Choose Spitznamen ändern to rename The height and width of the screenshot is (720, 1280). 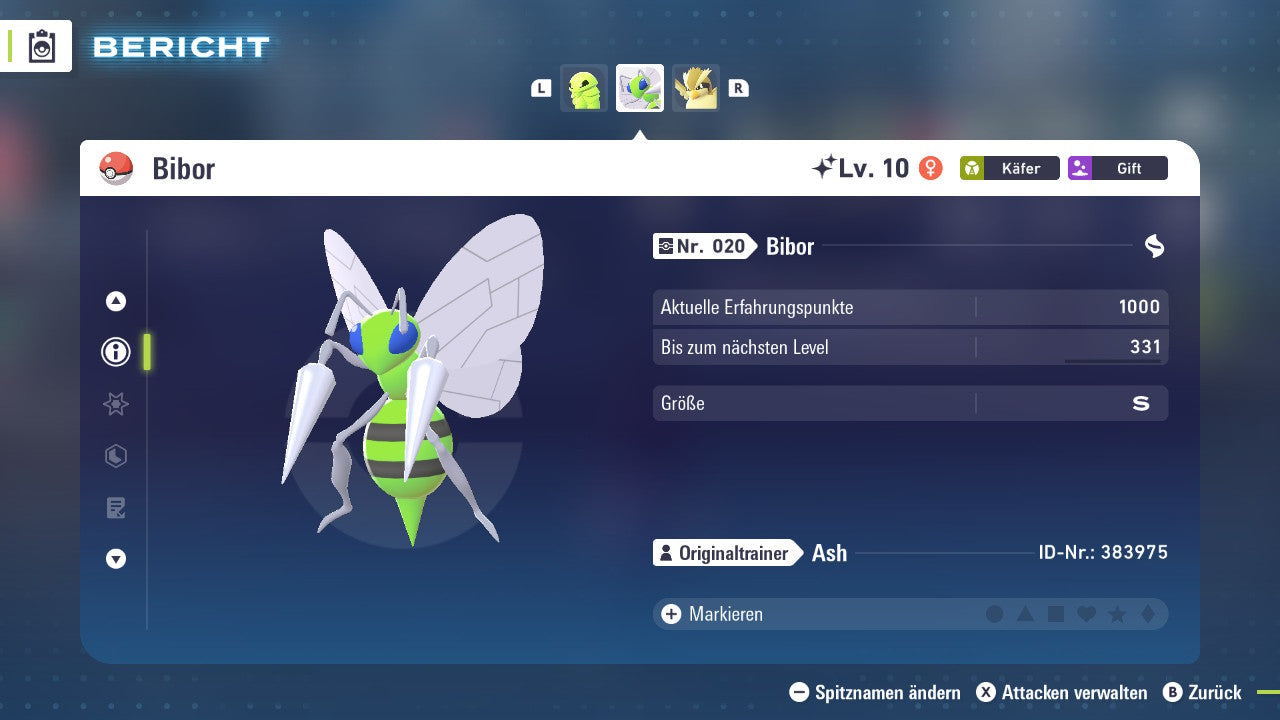875,692
